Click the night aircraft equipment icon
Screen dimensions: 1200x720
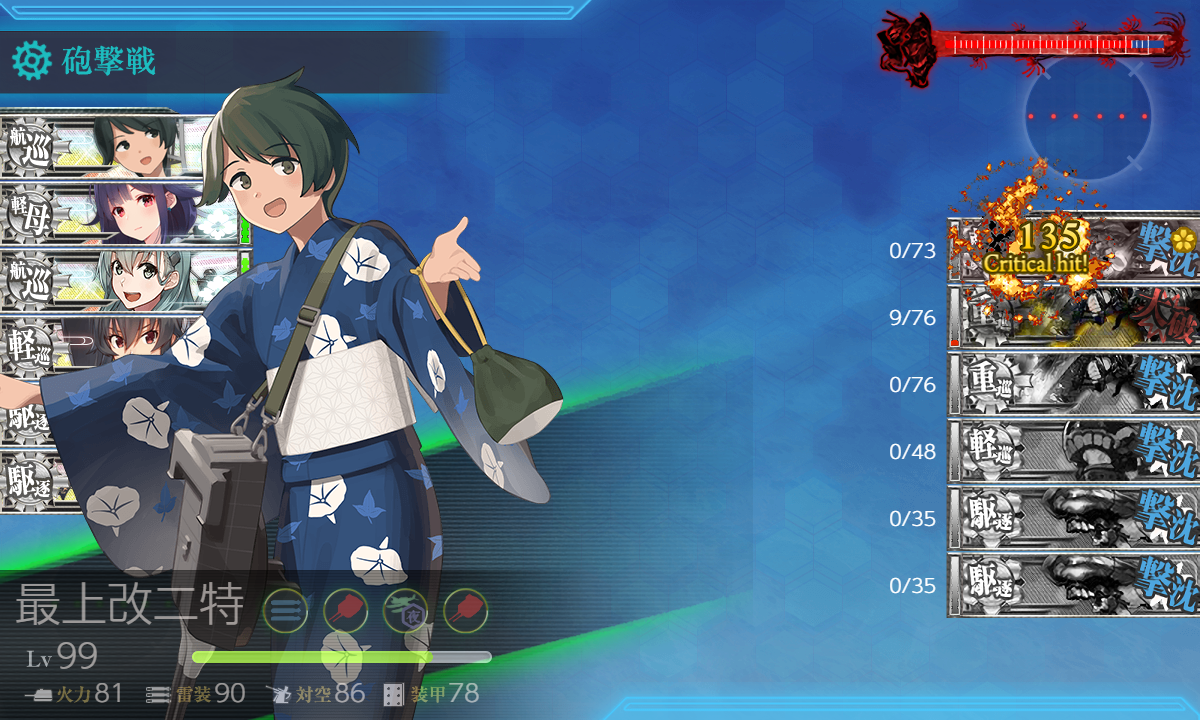coord(405,609)
